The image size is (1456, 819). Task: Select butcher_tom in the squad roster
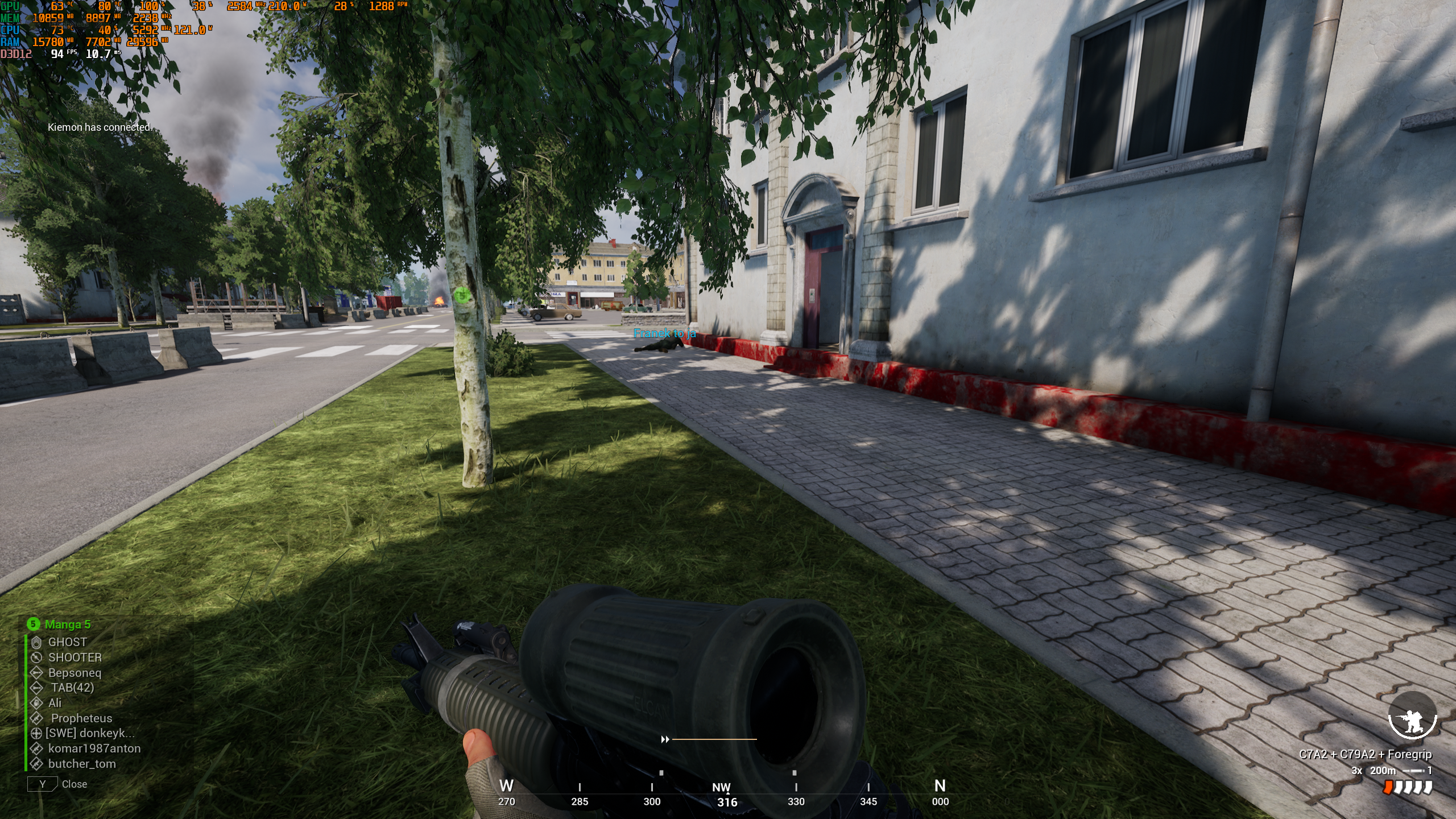82,764
